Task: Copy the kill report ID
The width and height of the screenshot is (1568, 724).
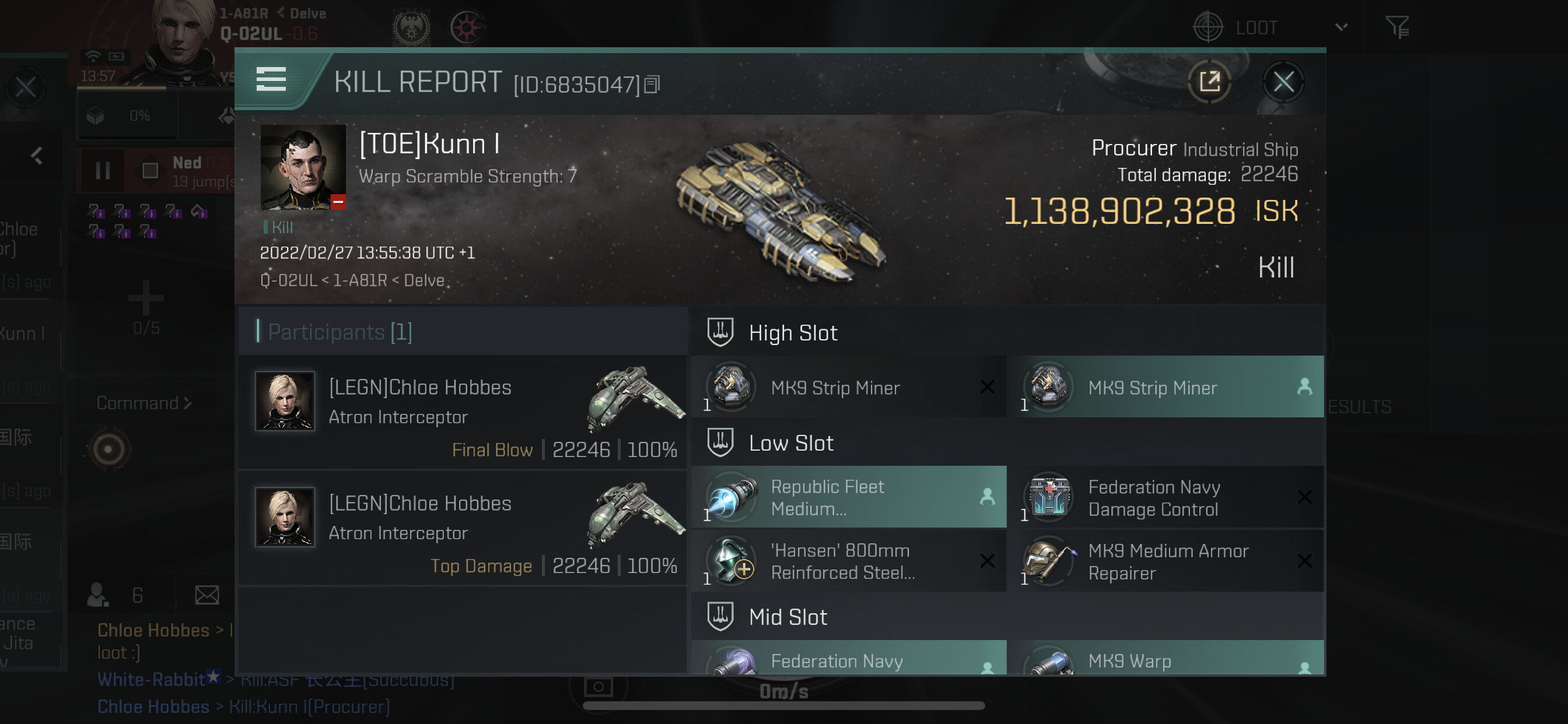Action: tap(652, 85)
